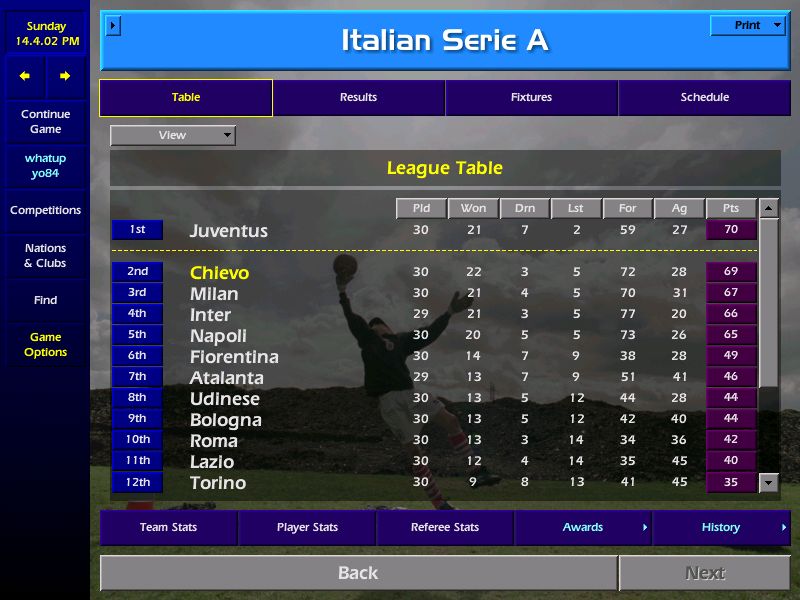This screenshot has width=800, height=600.
Task: Go back with the left arrow
Action: click(x=25, y=76)
